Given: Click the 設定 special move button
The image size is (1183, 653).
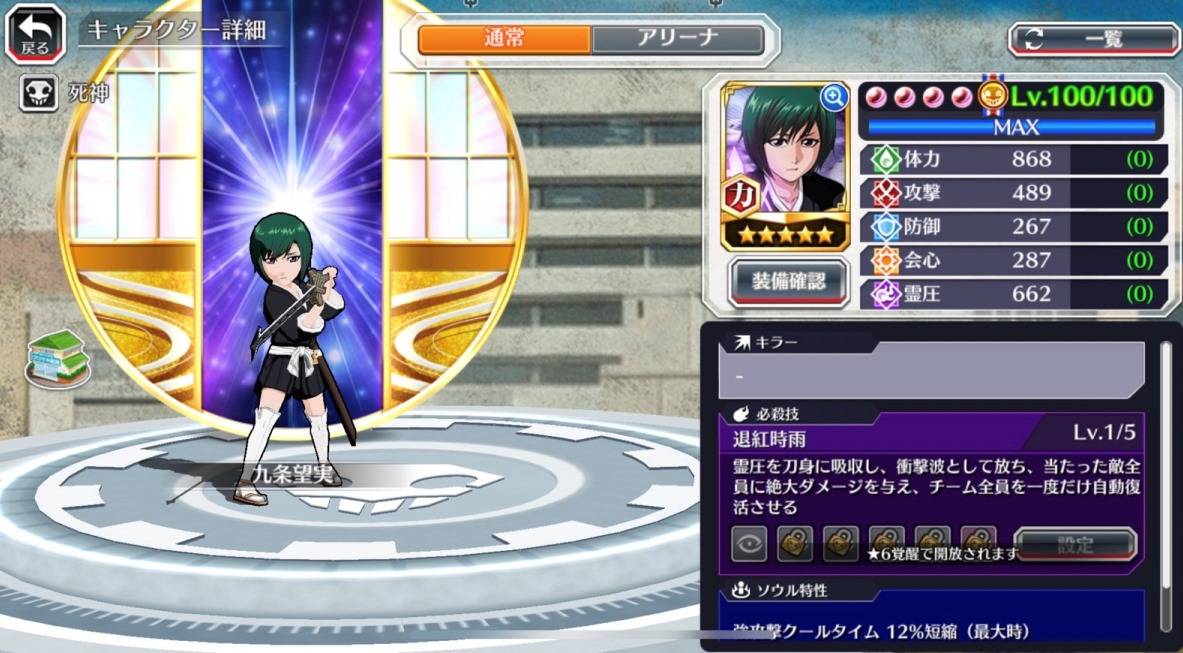Looking at the screenshot, I should click(x=1075, y=545).
